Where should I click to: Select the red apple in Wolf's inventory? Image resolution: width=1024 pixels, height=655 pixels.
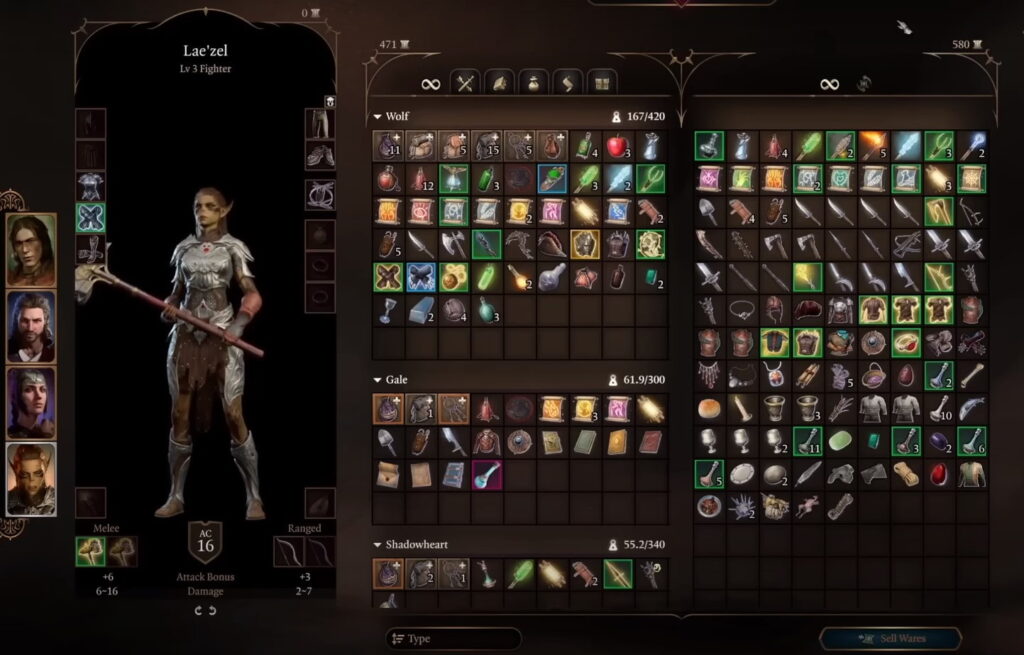619,146
